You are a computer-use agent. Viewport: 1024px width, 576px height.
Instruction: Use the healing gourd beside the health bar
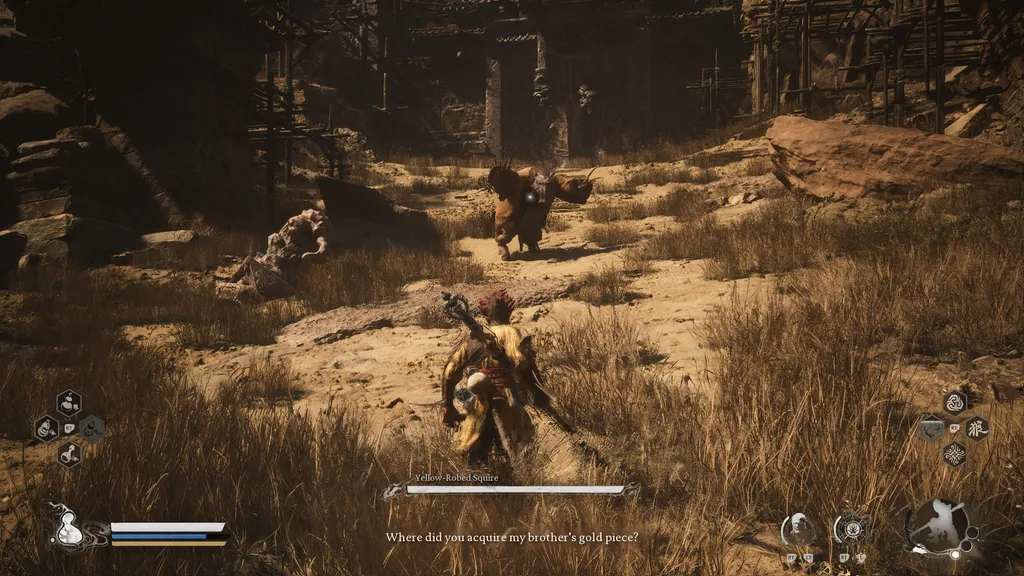(x=70, y=529)
